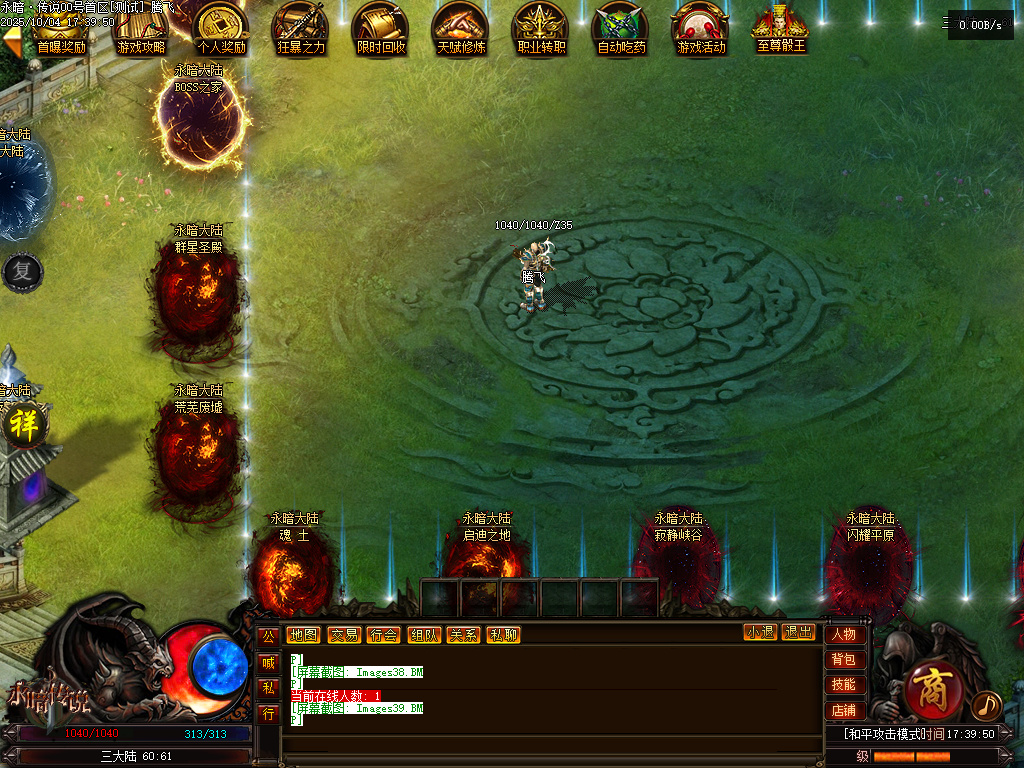Open the 技能 skills panel

(x=844, y=685)
